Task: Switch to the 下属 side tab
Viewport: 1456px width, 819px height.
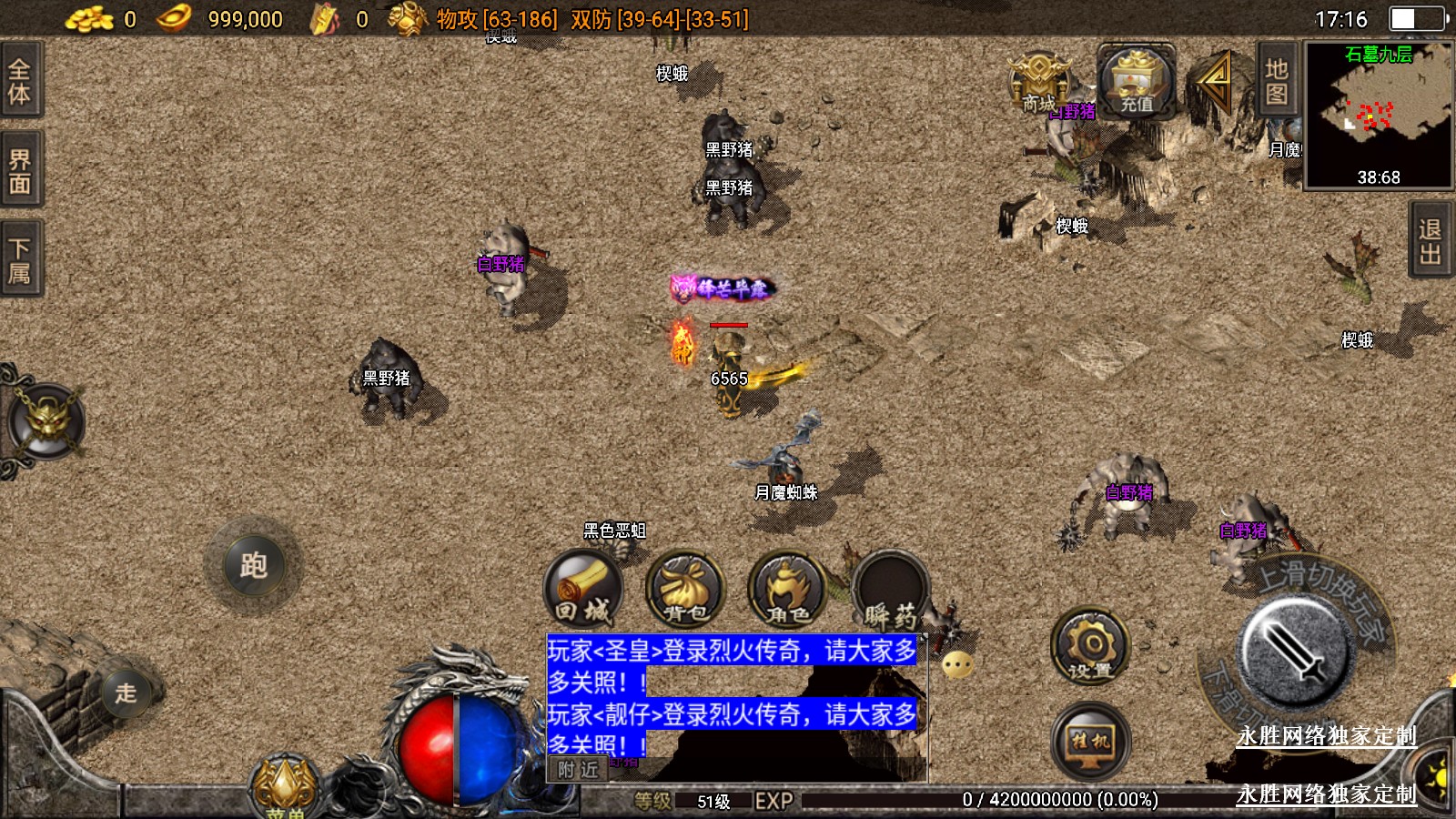Action: tap(20, 260)
